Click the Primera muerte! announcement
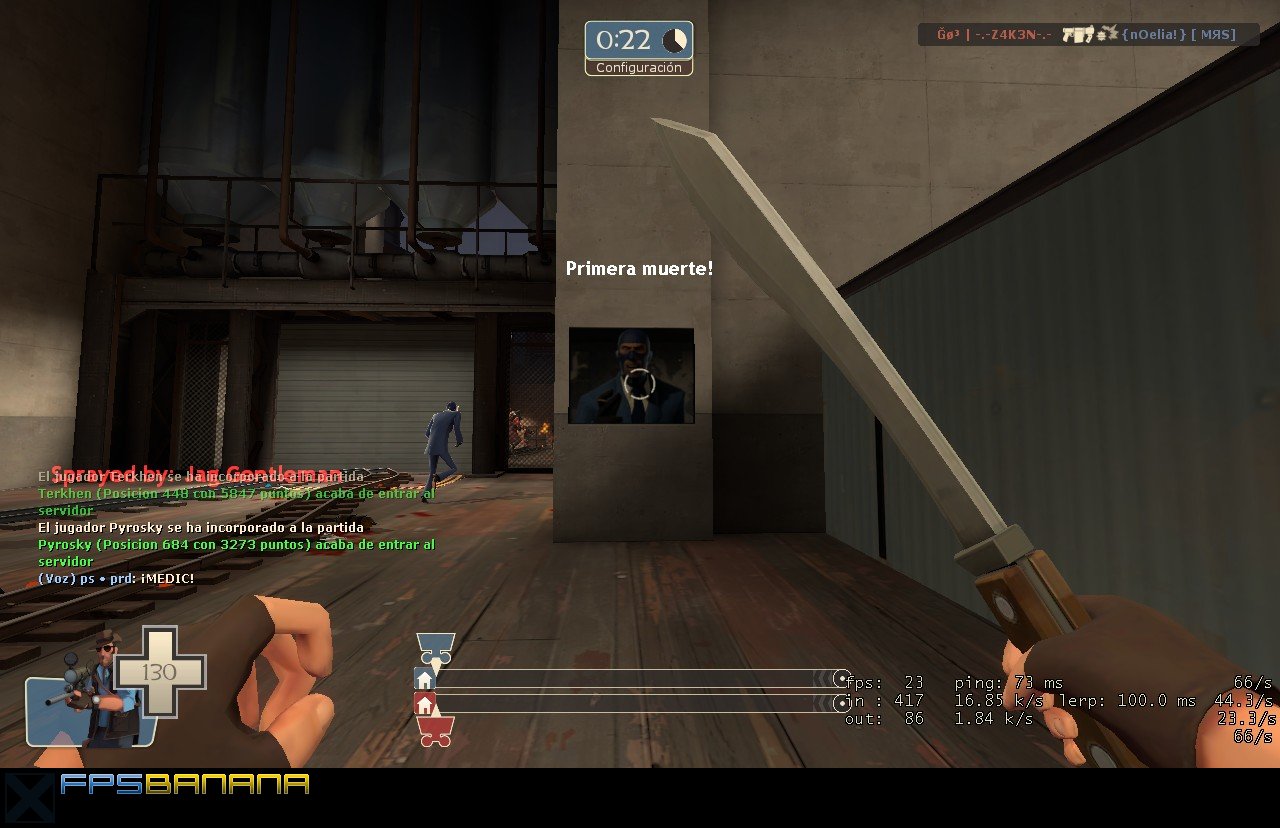Image resolution: width=1280 pixels, height=828 pixels. (640, 268)
